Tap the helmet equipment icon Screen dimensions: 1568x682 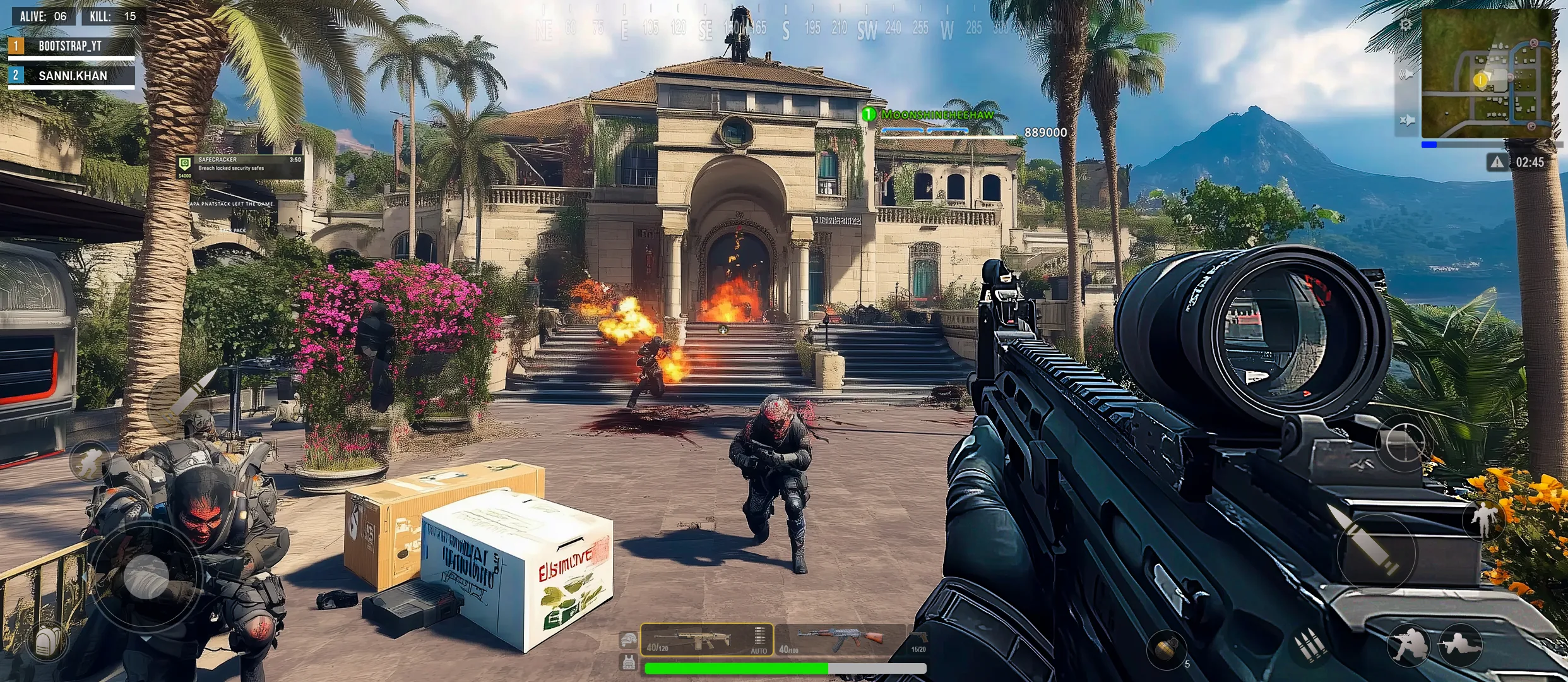628,640
